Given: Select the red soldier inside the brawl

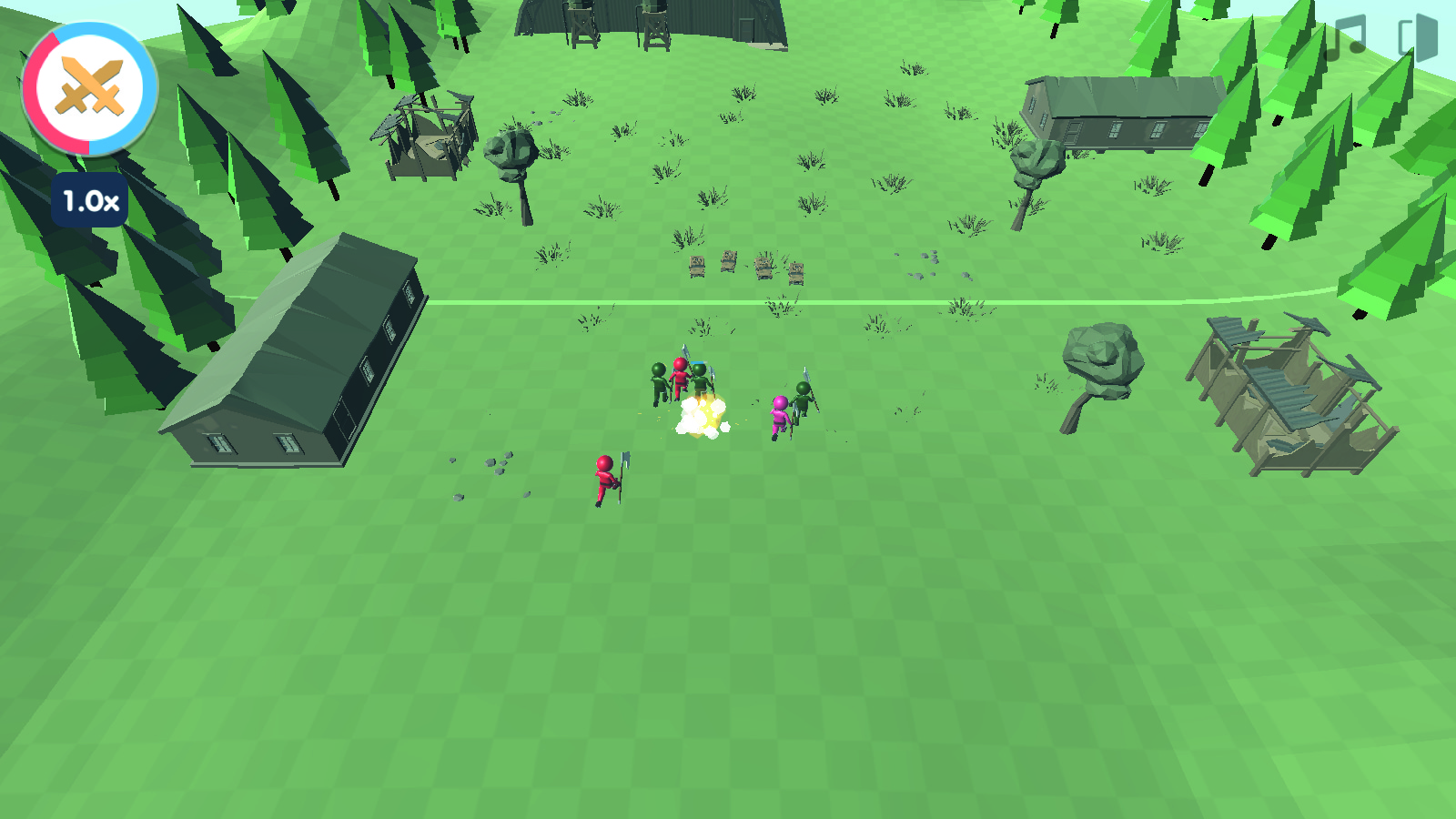Looking at the screenshot, I should point(680,378).
